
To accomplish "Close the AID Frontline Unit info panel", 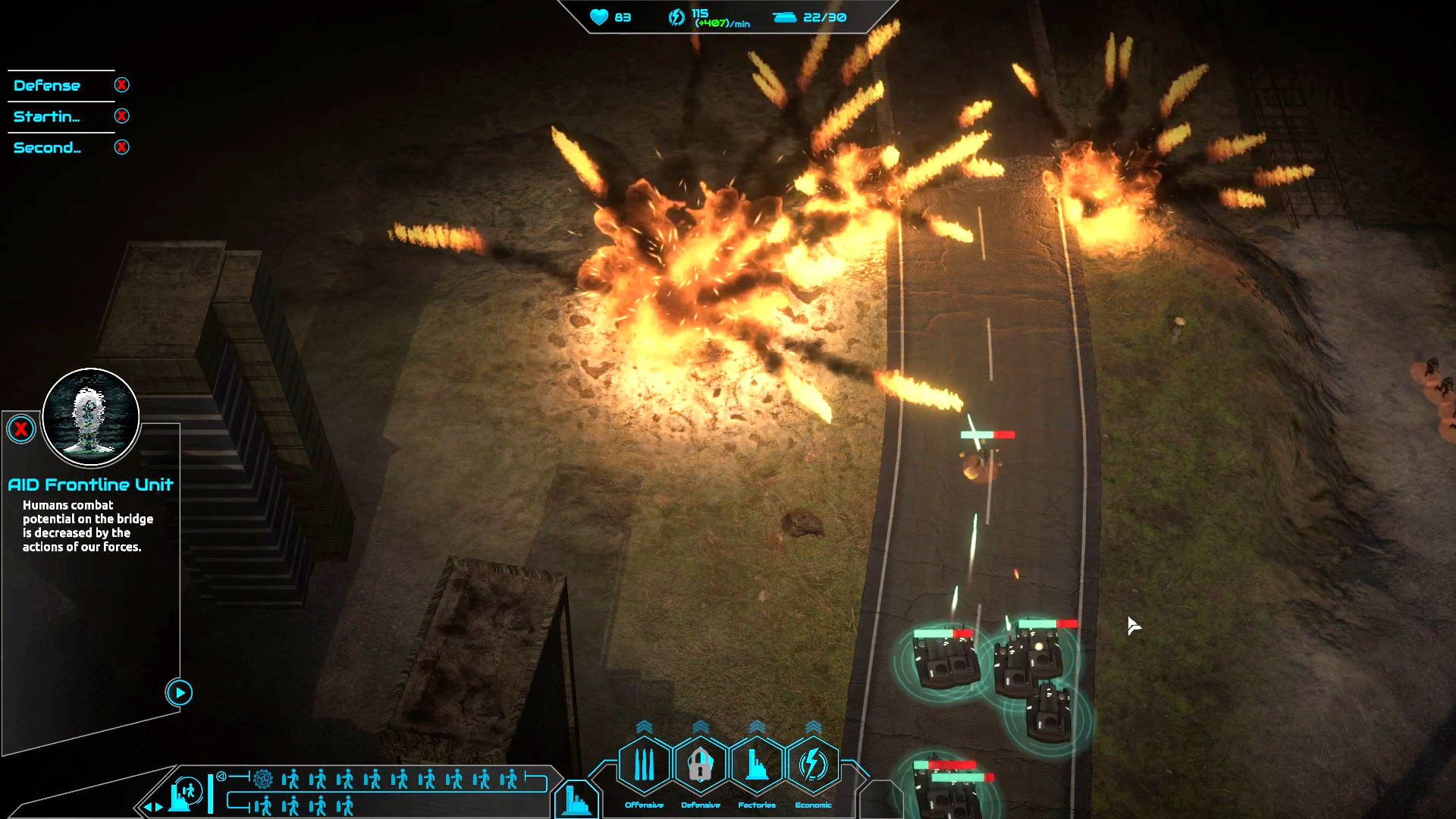I will (20, 428).
